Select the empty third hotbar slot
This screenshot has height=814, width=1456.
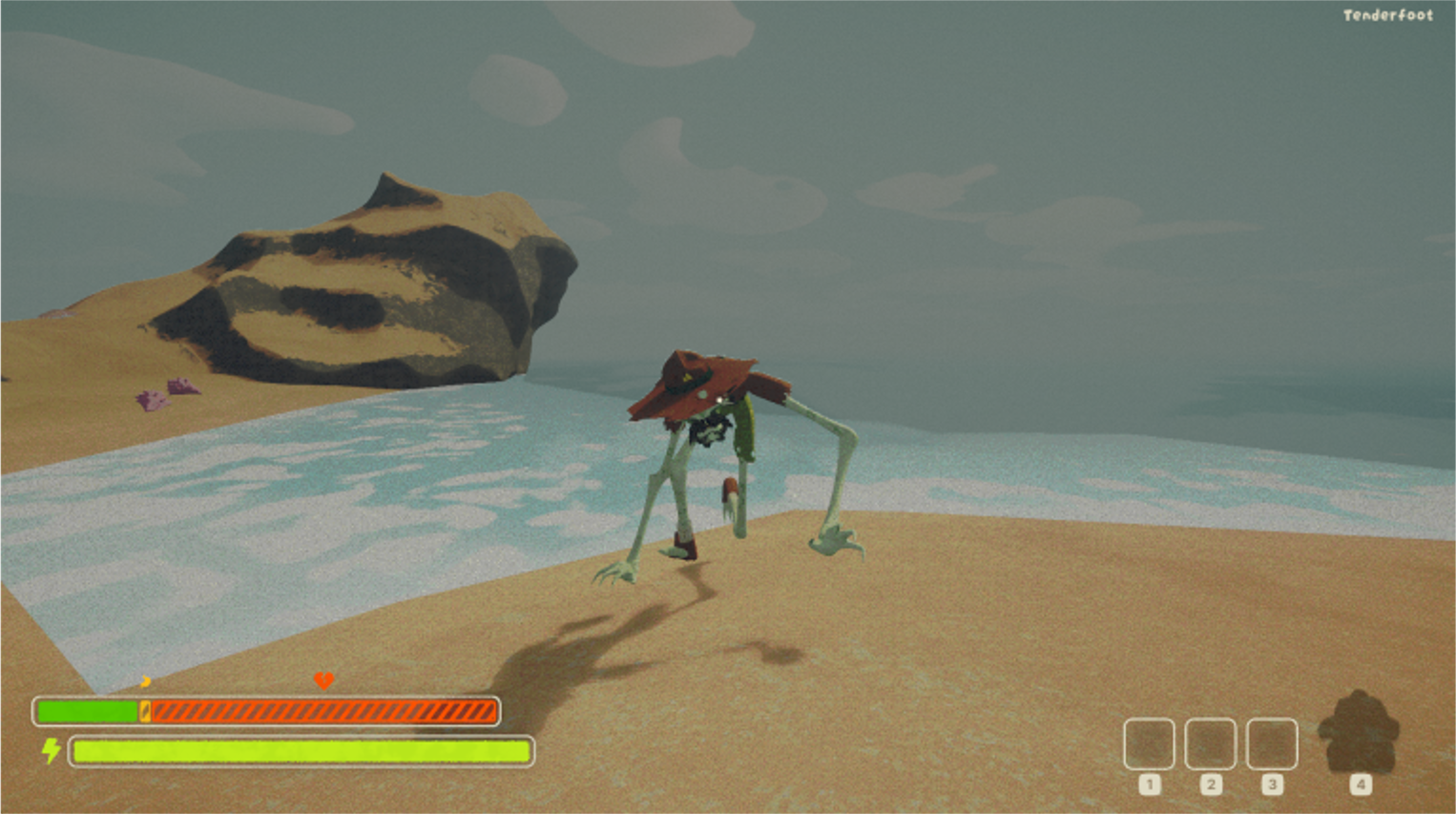click(x=1273, y=742)
